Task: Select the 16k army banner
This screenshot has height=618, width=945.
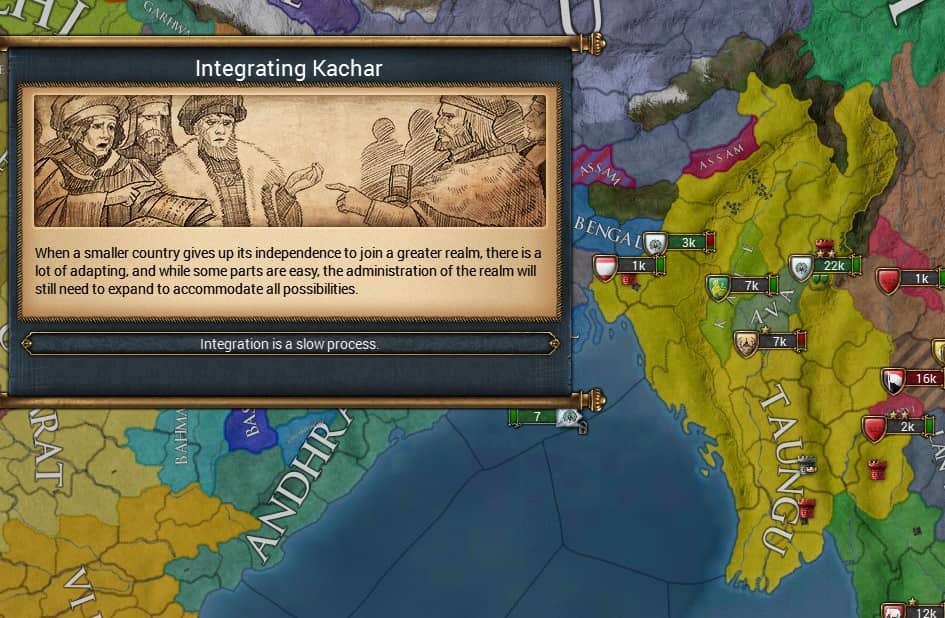Action: [923, 379]
